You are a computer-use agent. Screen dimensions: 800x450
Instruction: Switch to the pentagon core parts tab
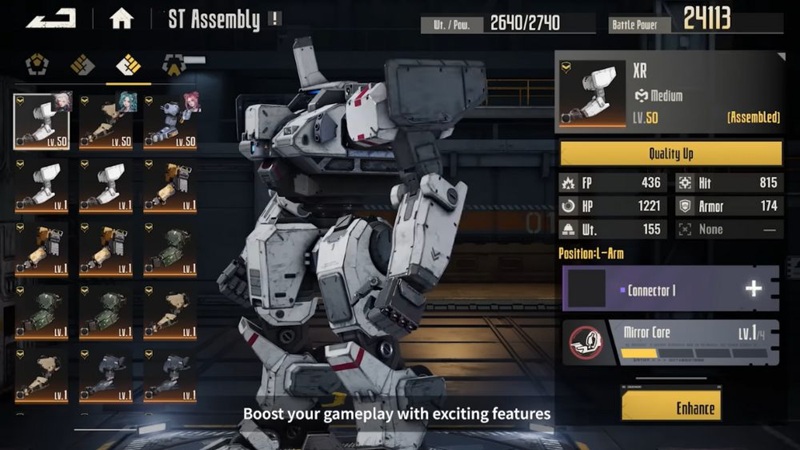37,66
